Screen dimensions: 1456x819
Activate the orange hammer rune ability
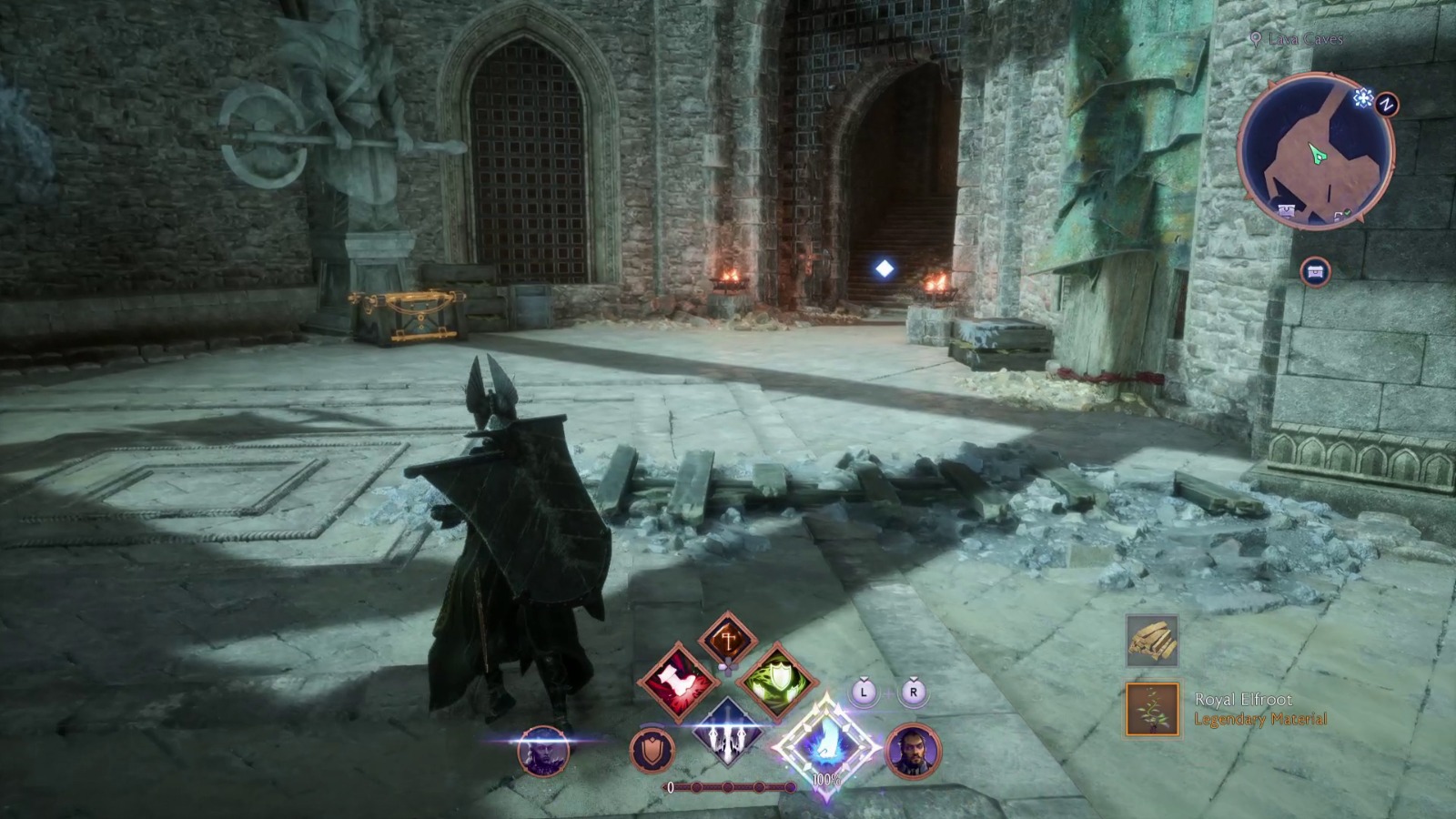(x=727, y=638)
